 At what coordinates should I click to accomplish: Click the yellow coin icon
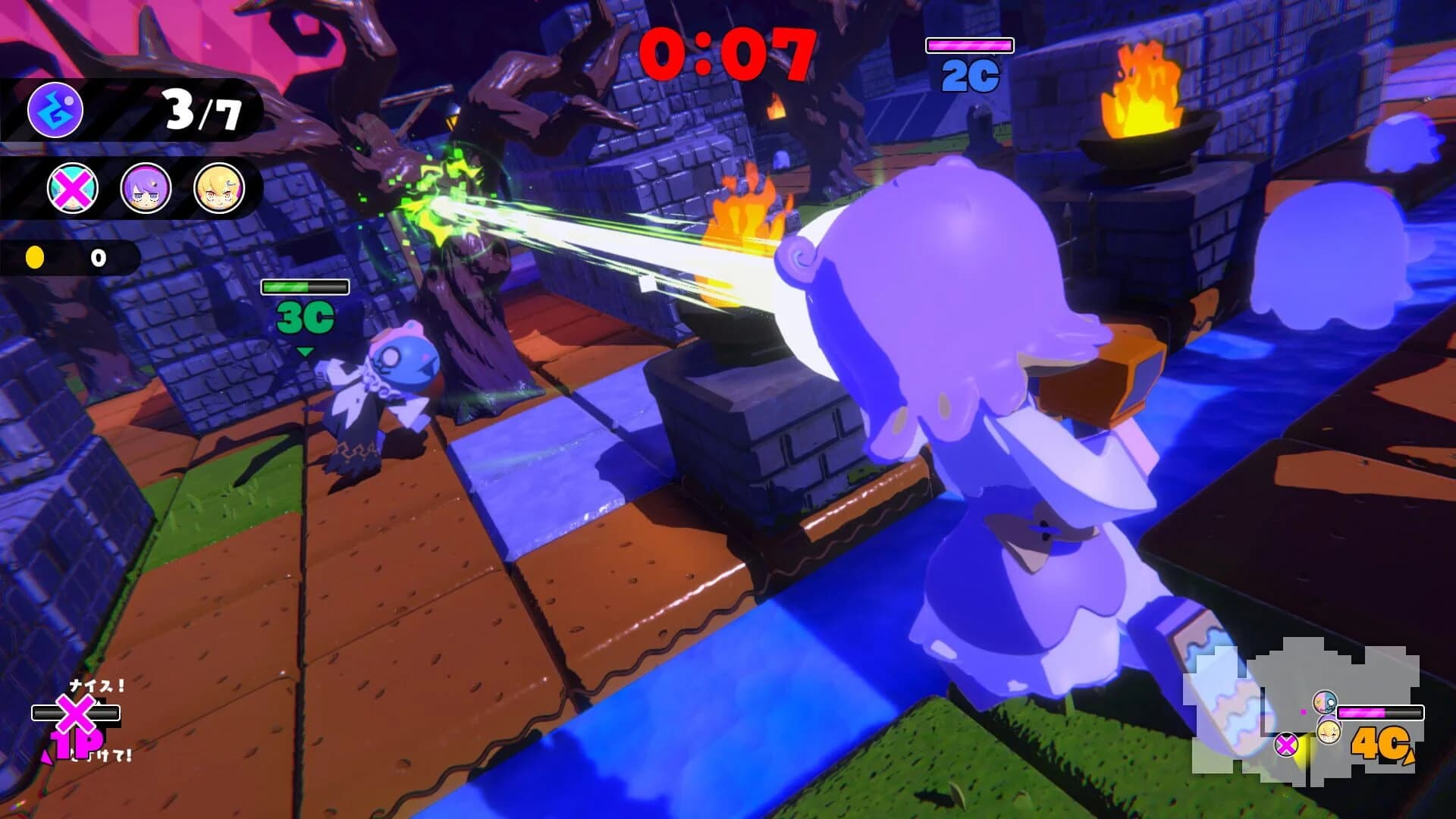pyautogui.click(x=36, y=258)
